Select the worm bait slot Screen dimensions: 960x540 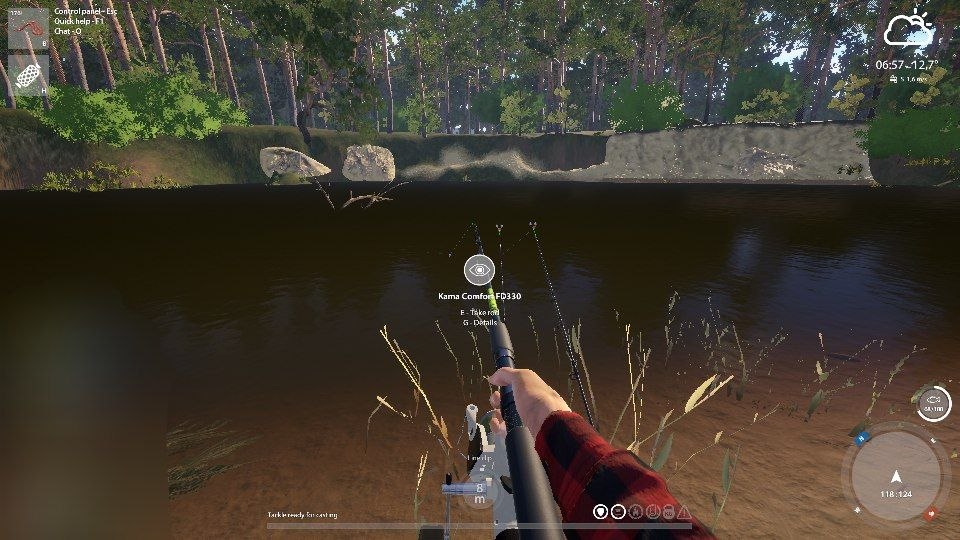click(28, 28)
